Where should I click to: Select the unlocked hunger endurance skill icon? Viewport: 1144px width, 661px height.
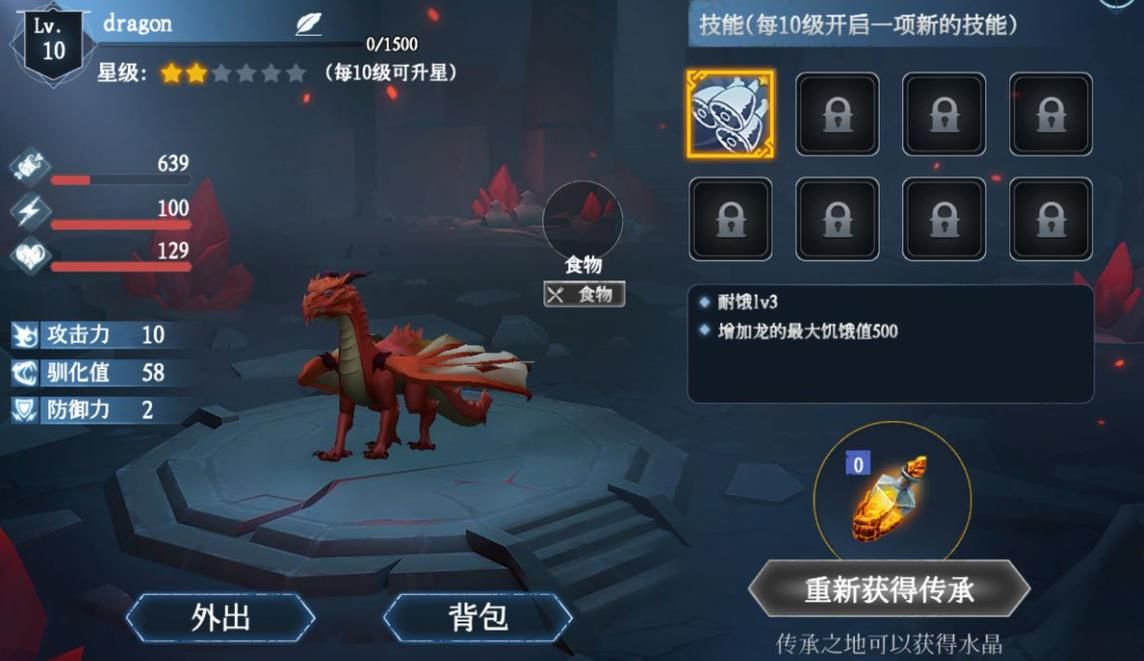coord(730,113)
